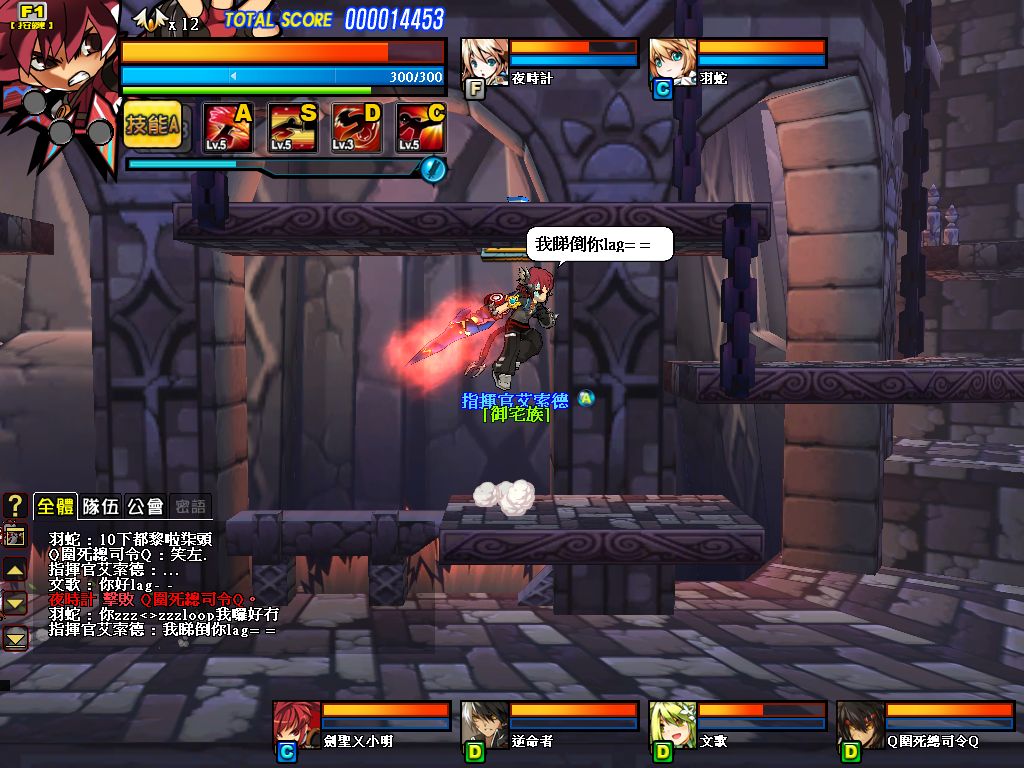Image resolution: width=1024 pixels, height=768 pixels.
Task: Click the chat window icon below the help button
Action: (x=15, y=537)
